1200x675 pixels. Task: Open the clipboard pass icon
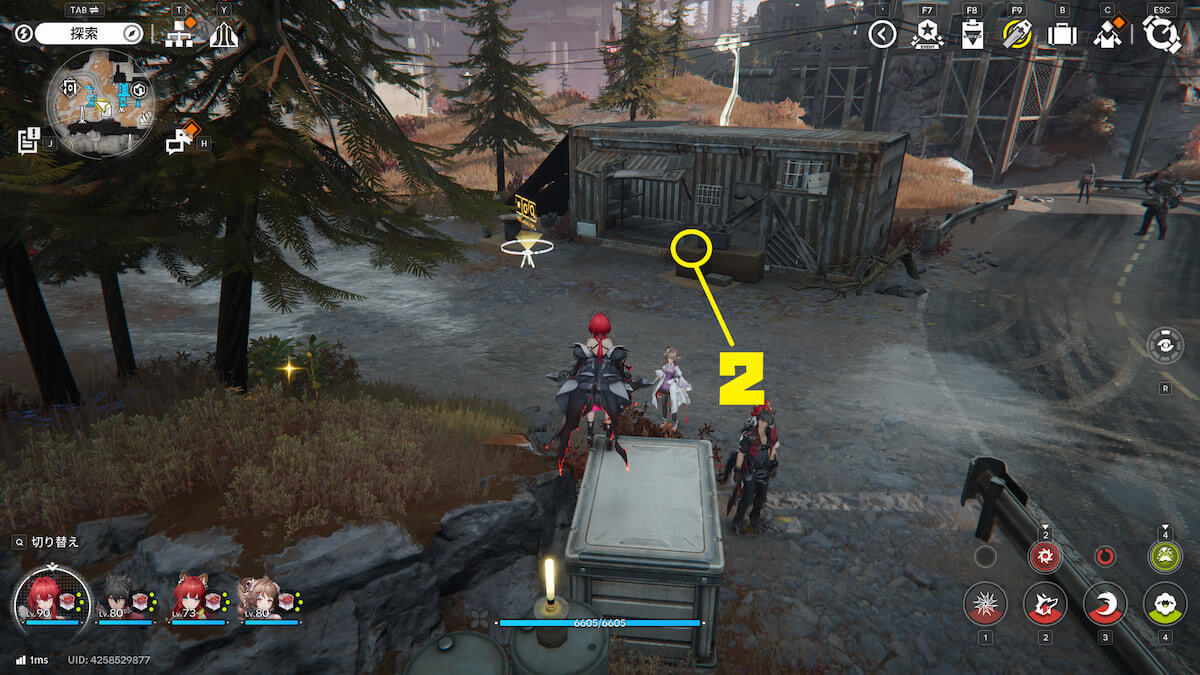click(x=972, y=35)
